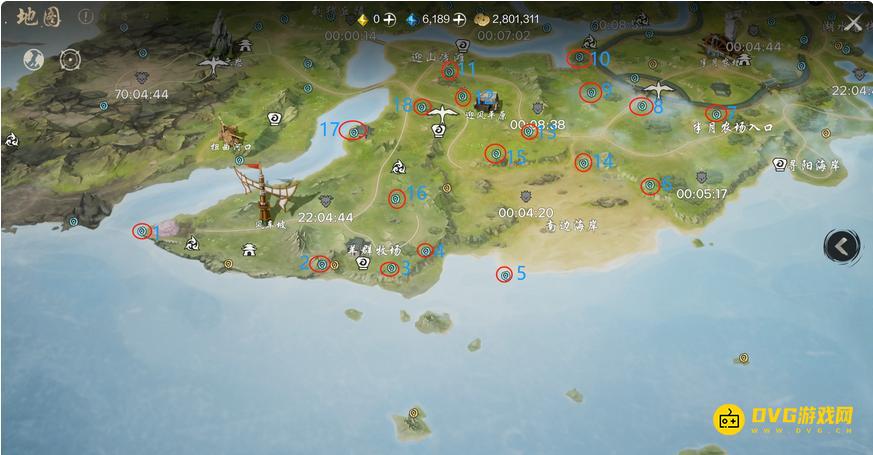Select the circled map marker numbered 14

coord(583,161)
